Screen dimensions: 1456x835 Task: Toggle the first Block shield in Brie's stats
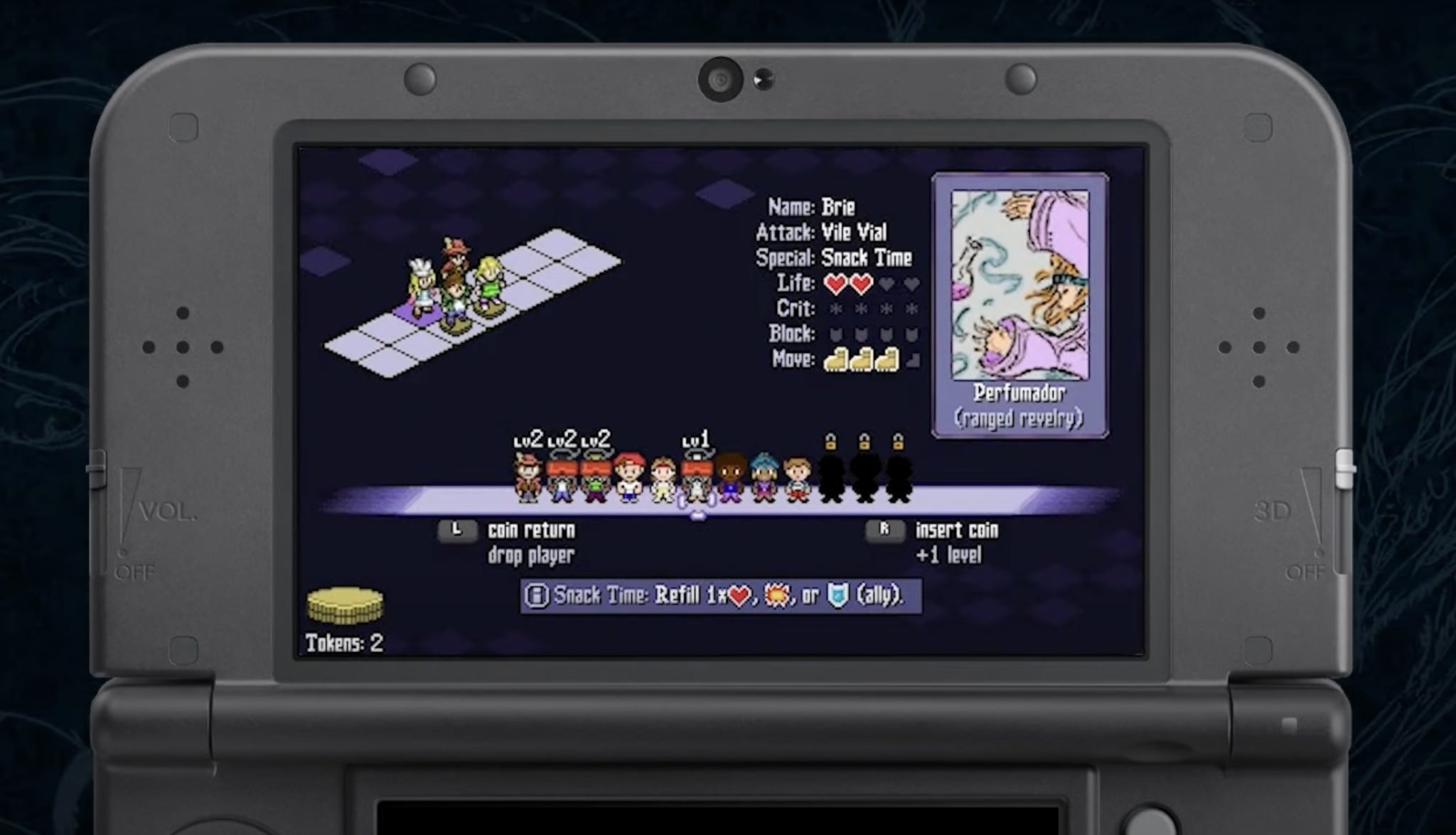pos(835,333)
